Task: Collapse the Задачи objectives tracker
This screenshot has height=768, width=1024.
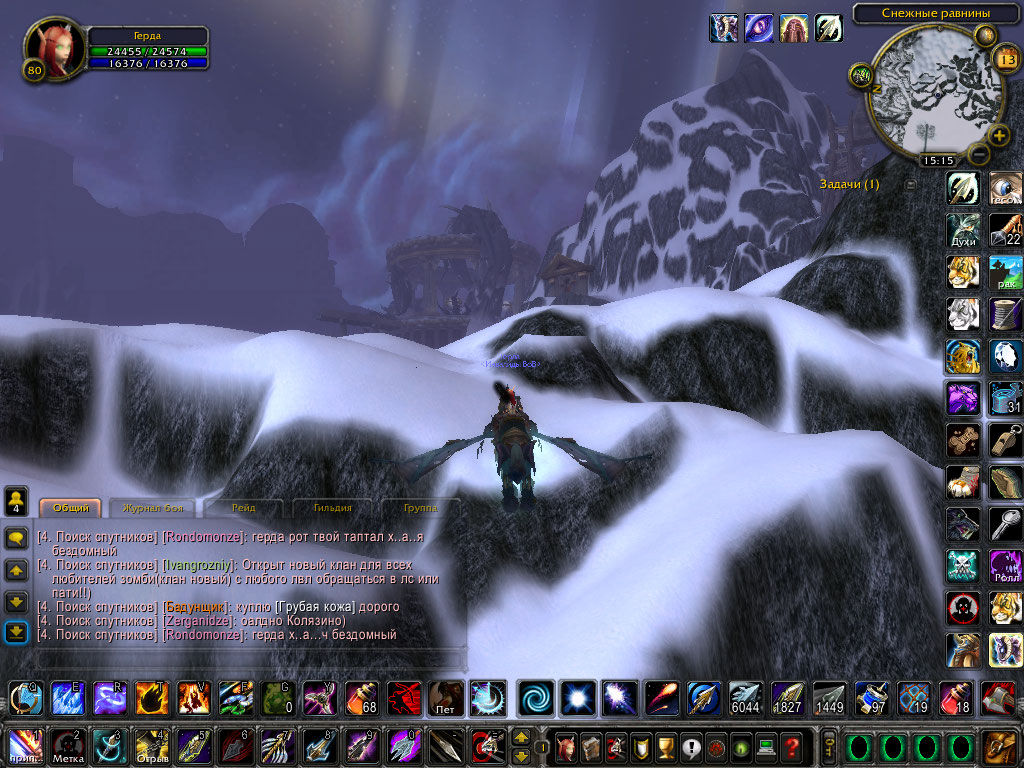Action: pyautogui.click(x=910, y=184)
